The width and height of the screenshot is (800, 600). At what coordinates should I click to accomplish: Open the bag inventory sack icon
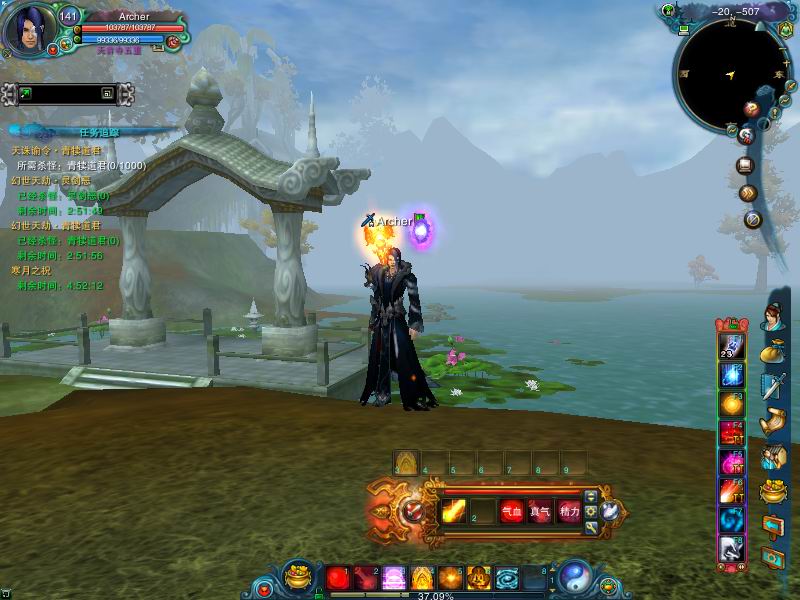pos(772,352)
